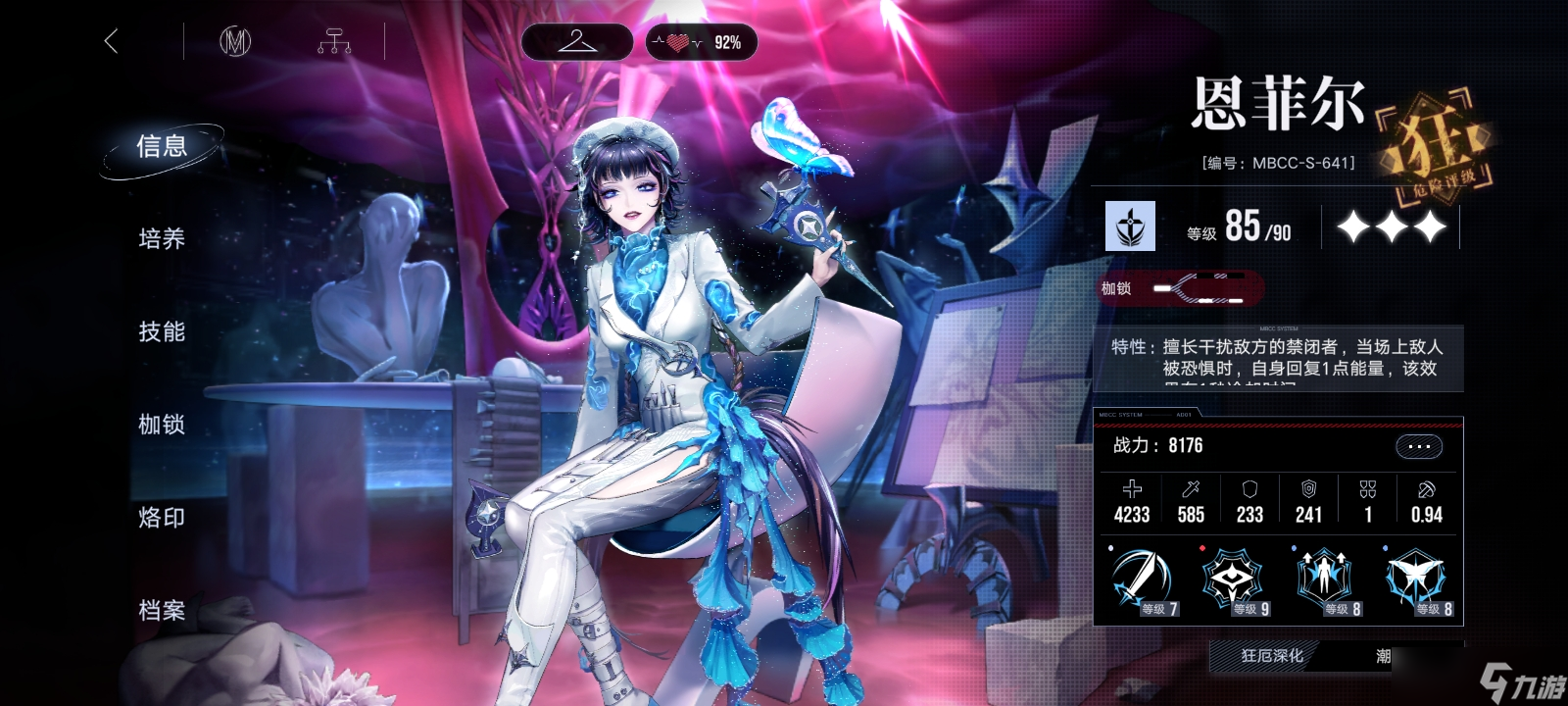This screenshot has height=706, width=1568.
Task: Open the hierarchy tree icon
Action: point(334,41)
